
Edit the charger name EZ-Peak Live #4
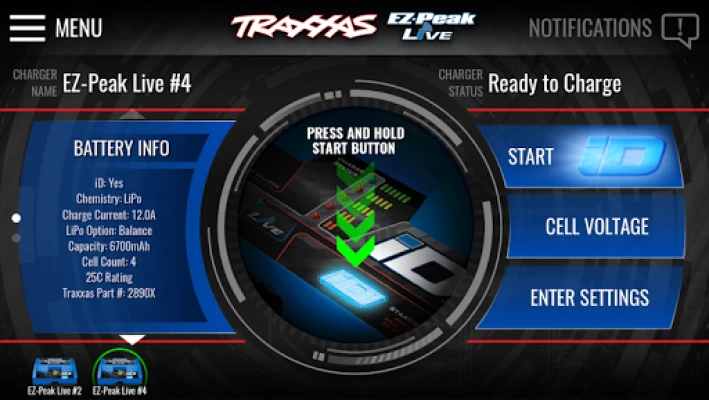126,83
